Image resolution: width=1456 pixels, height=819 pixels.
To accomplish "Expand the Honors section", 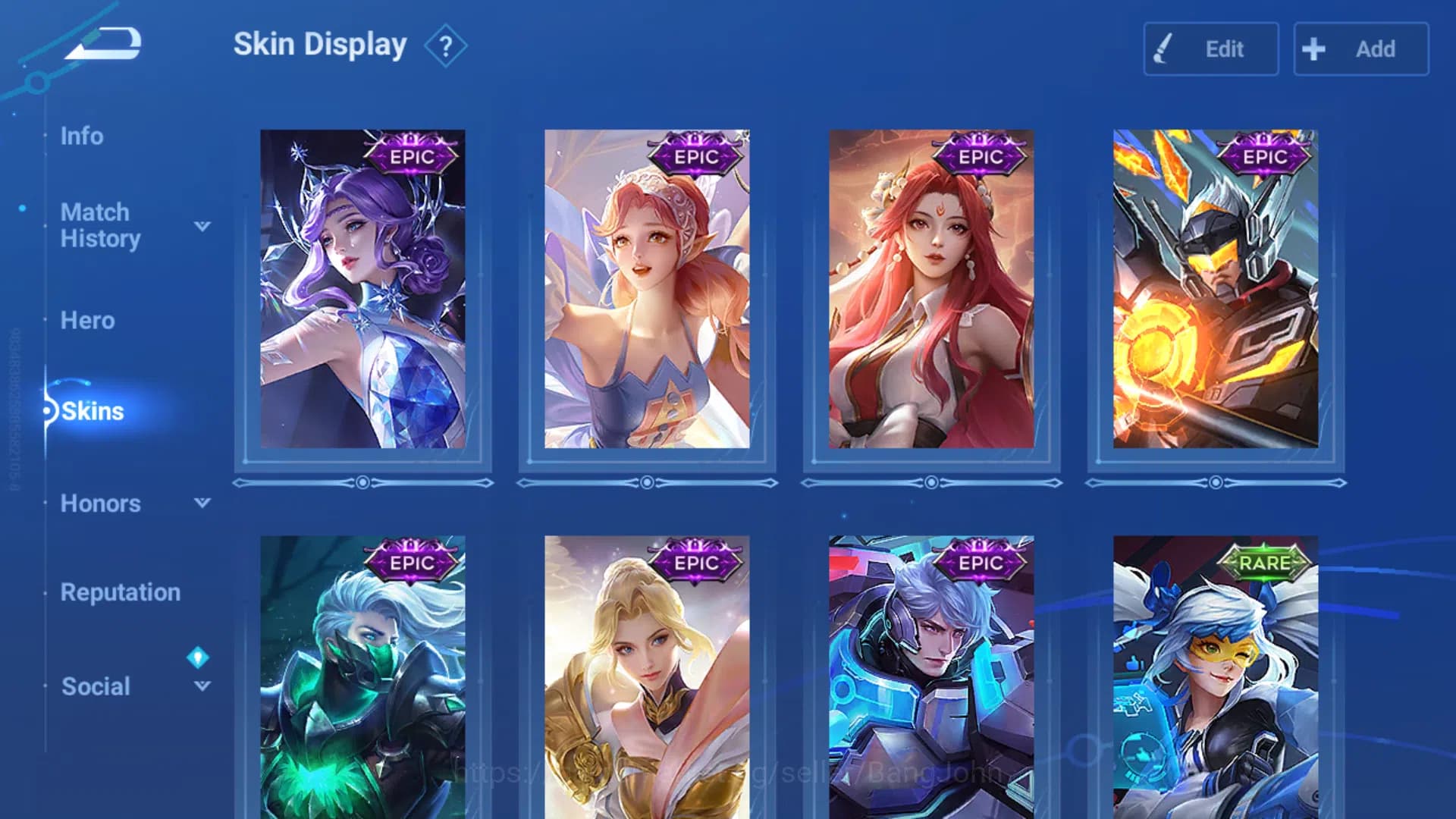I will 201,503.
